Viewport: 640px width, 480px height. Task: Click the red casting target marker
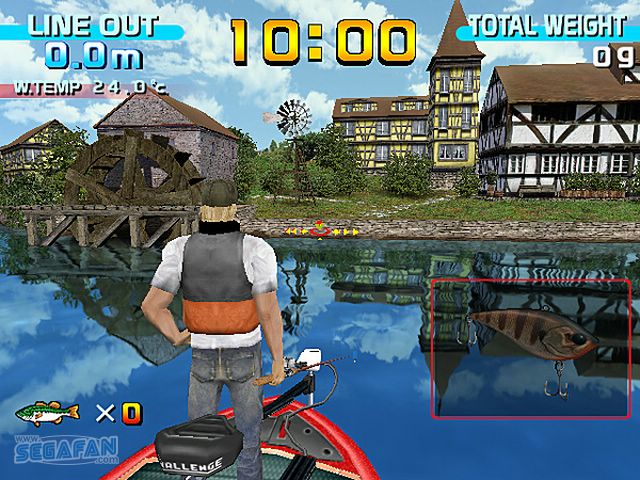[x=320, y=230]
